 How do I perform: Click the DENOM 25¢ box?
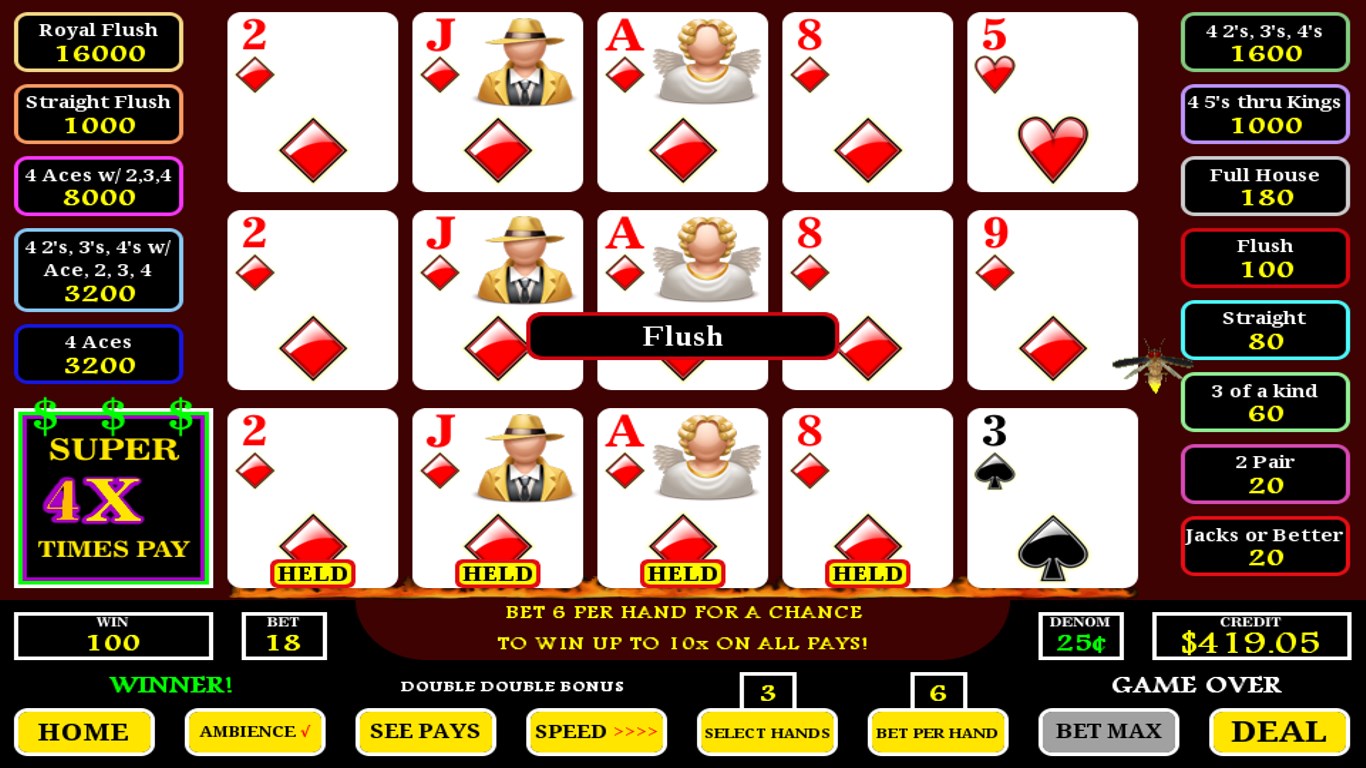tap(1080, 636)
